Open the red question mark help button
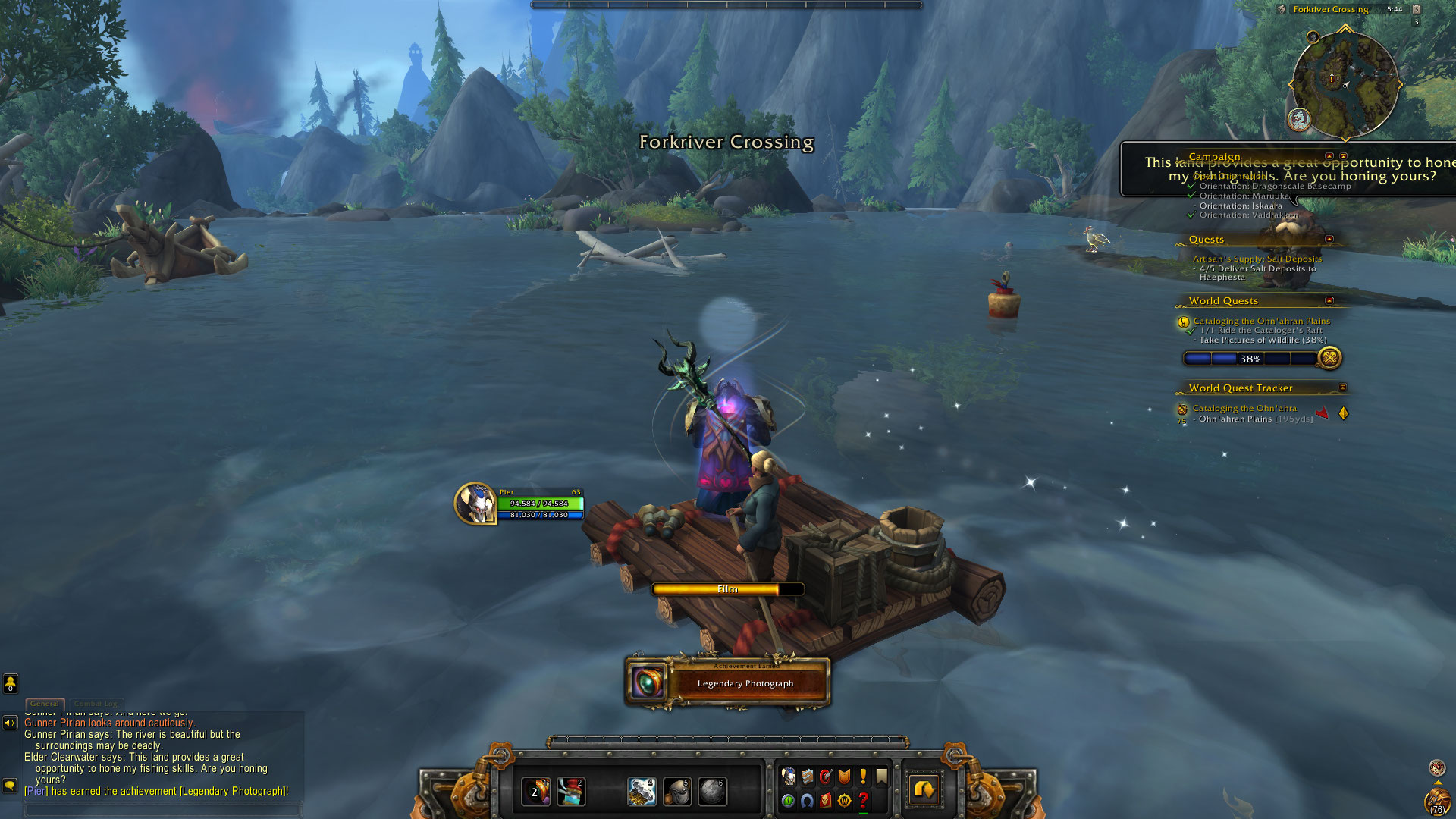The image size is (1456, 819). coord(863,801)
